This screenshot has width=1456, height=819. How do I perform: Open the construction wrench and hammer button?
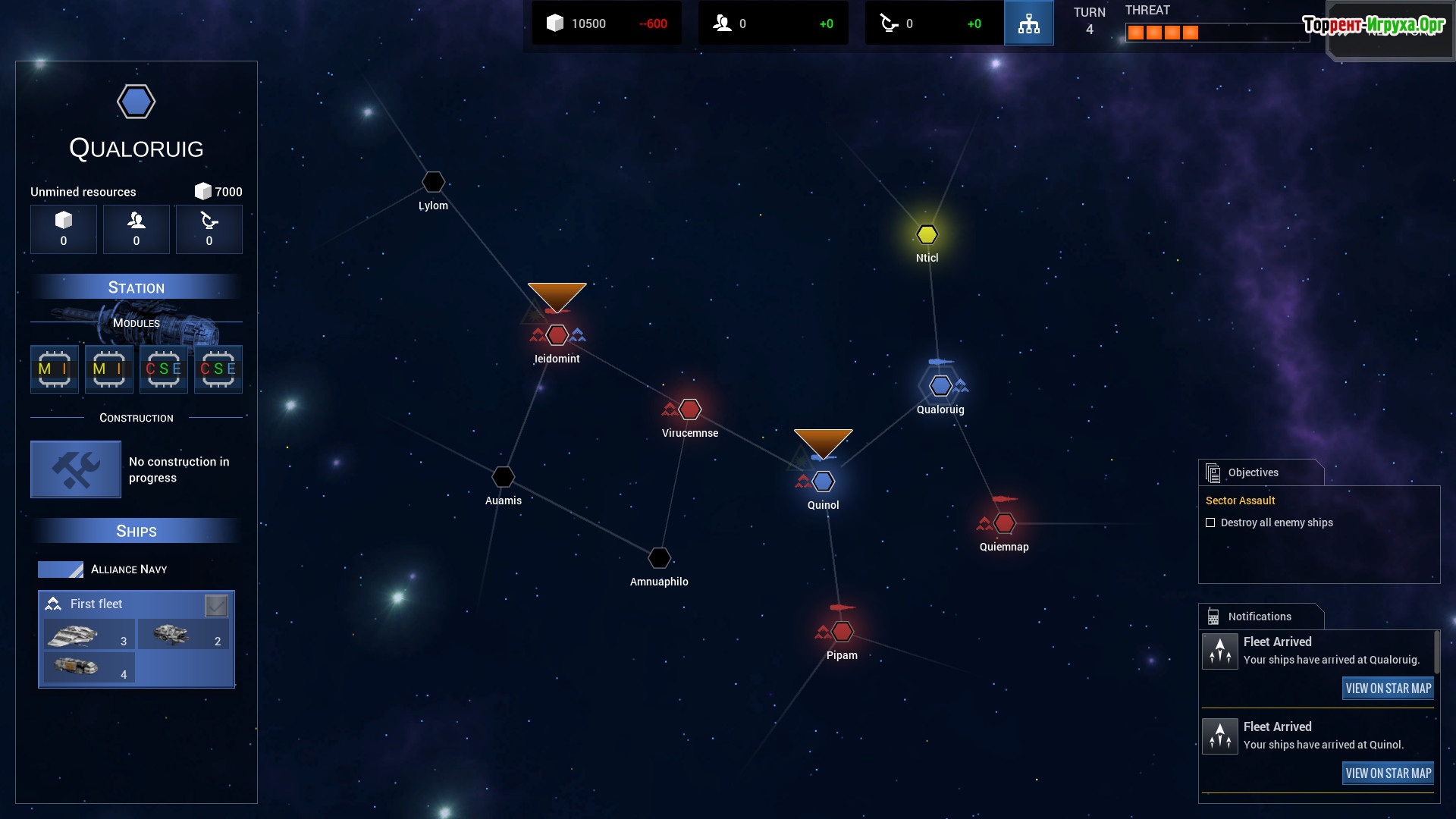(76, 469)
